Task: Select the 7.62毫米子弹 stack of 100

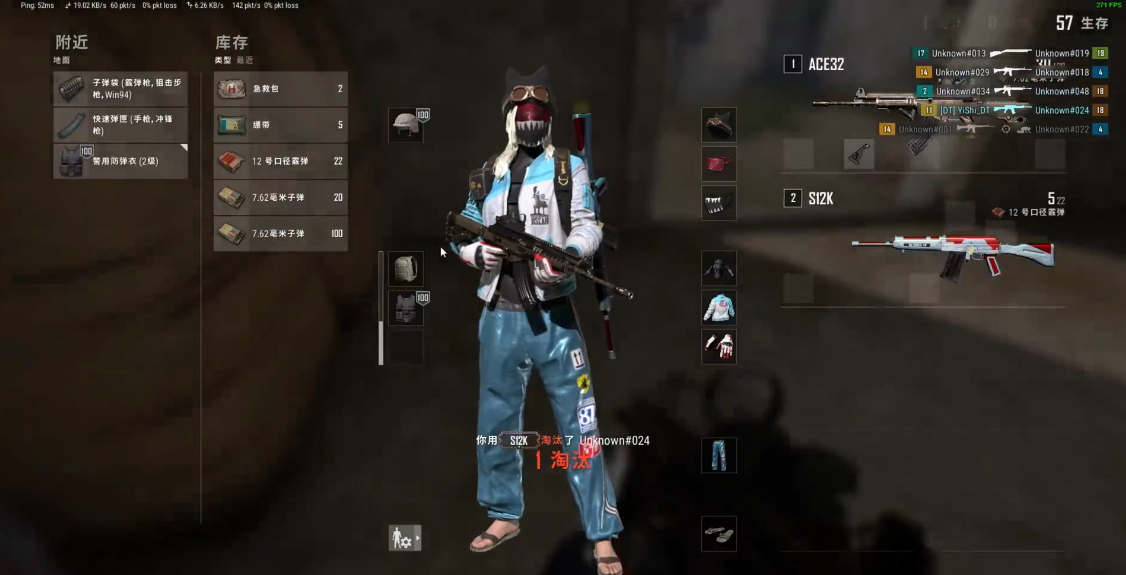Action: 281,233
